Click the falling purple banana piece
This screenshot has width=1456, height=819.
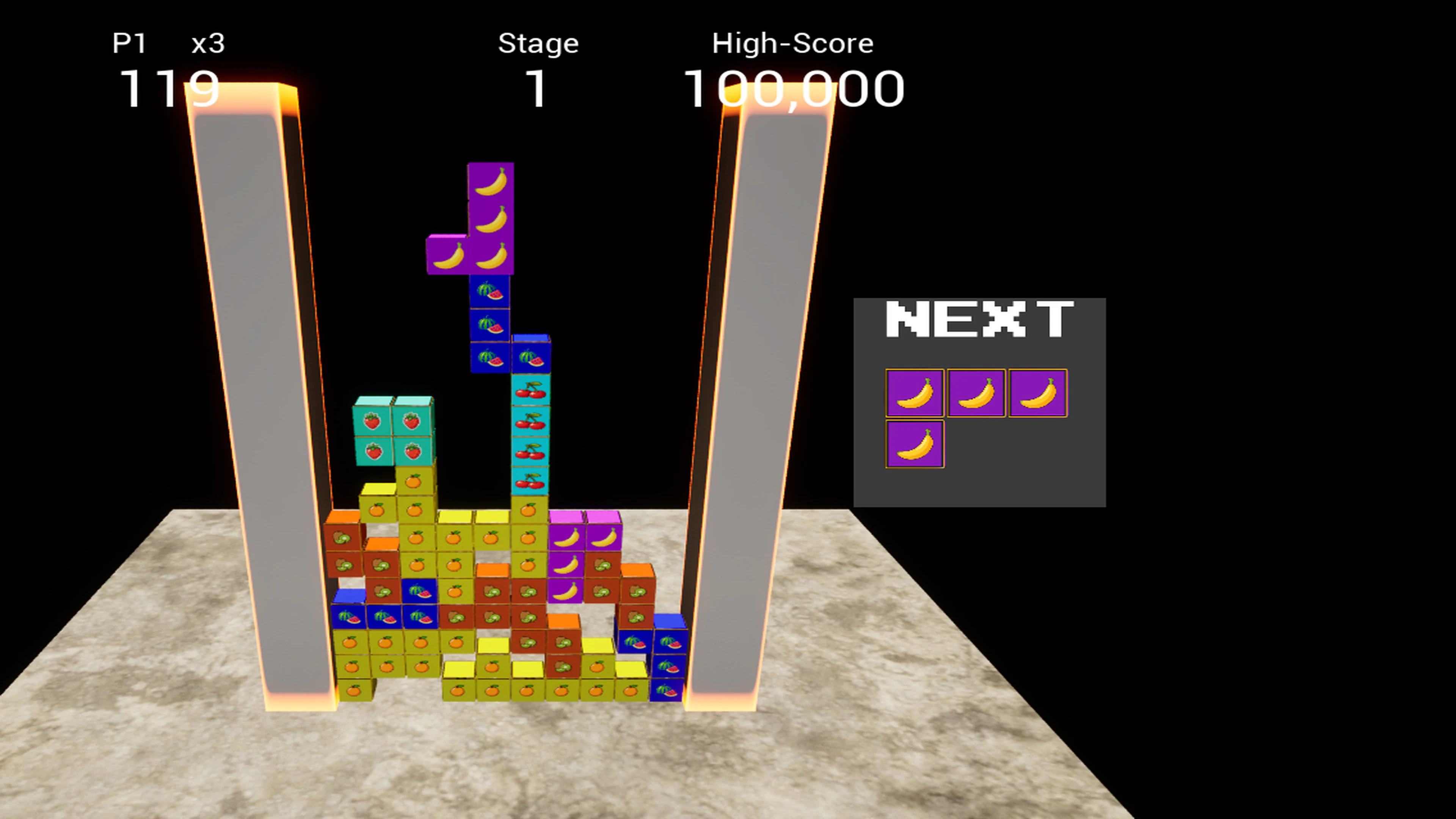[490, 220]
